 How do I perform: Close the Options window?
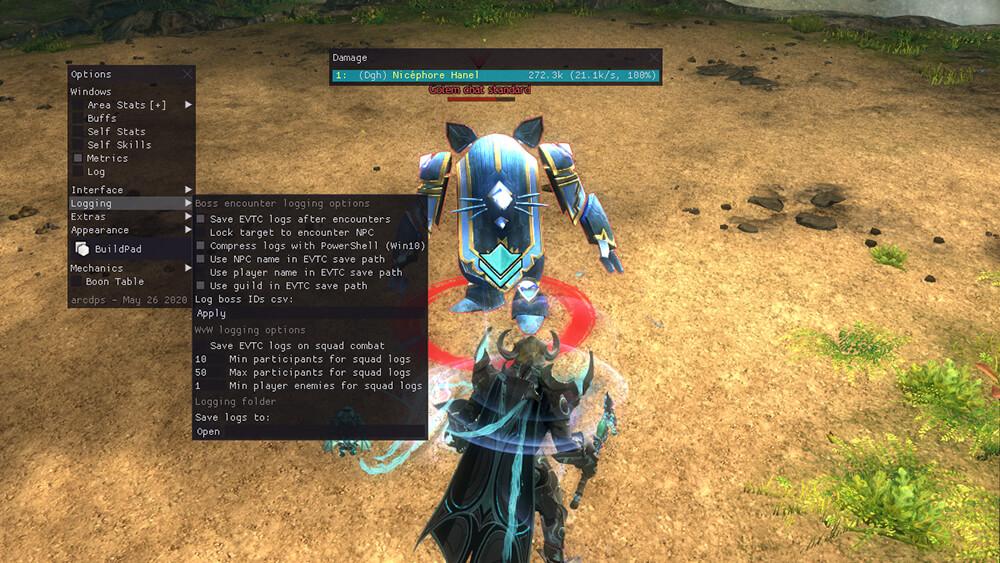point(188,74)
